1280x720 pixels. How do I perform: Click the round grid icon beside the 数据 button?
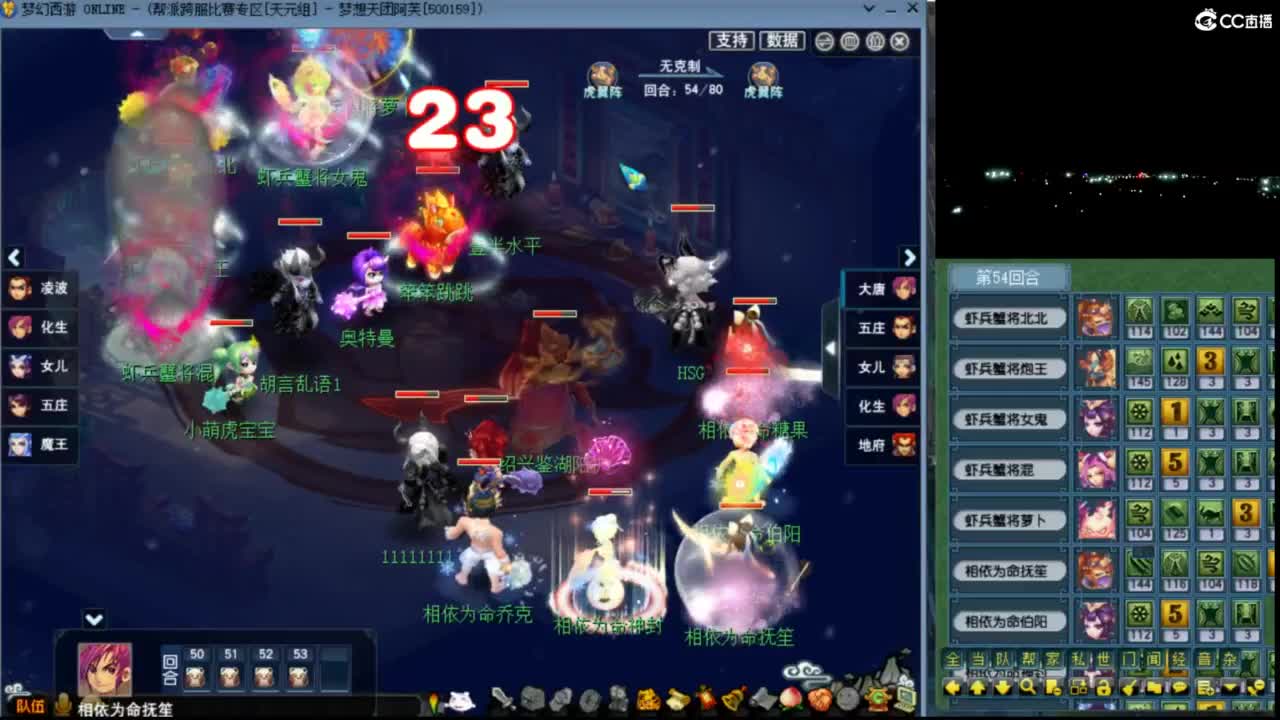tap(823, 41)
